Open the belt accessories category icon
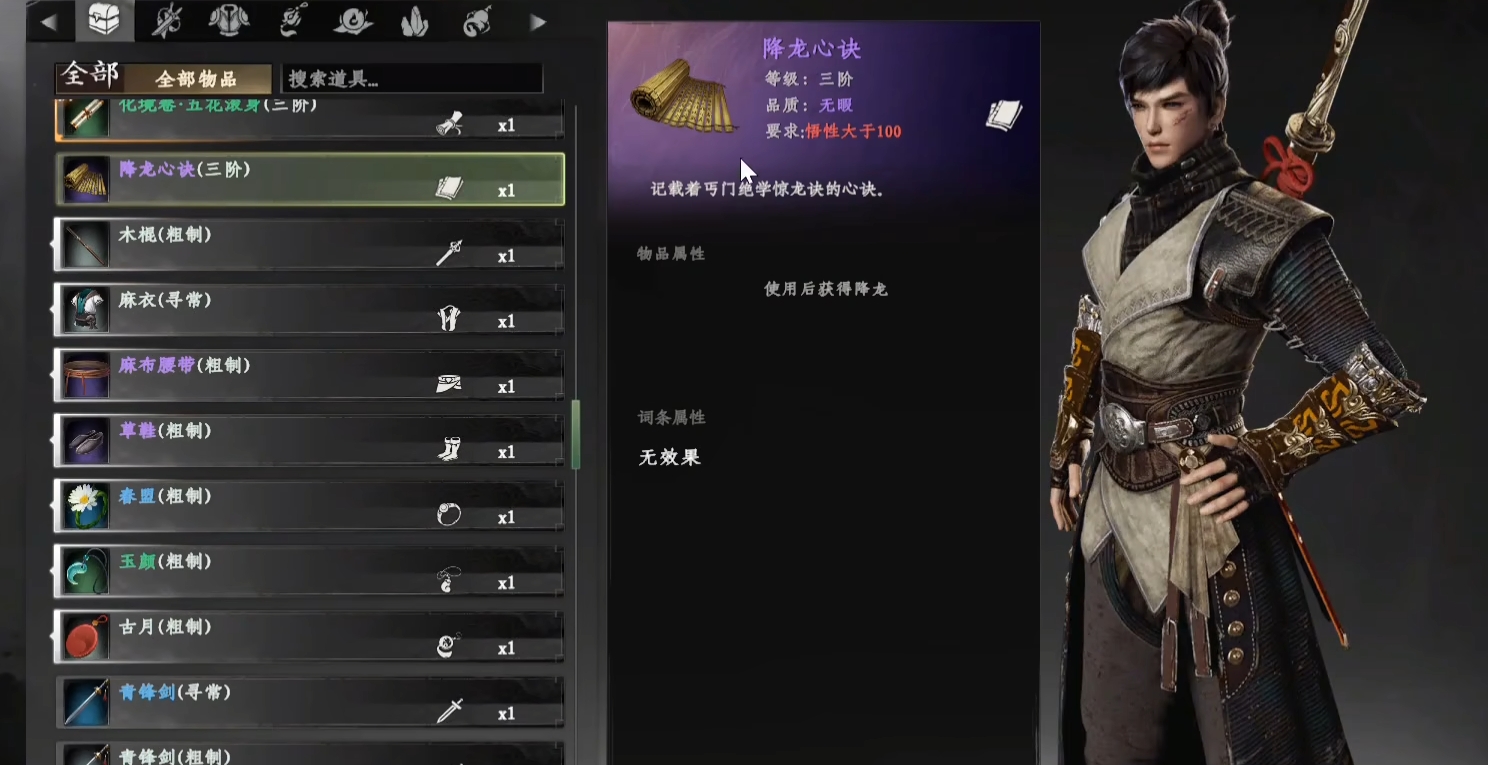The height and width of the screenshot is (765, 1488). point(291,18)
